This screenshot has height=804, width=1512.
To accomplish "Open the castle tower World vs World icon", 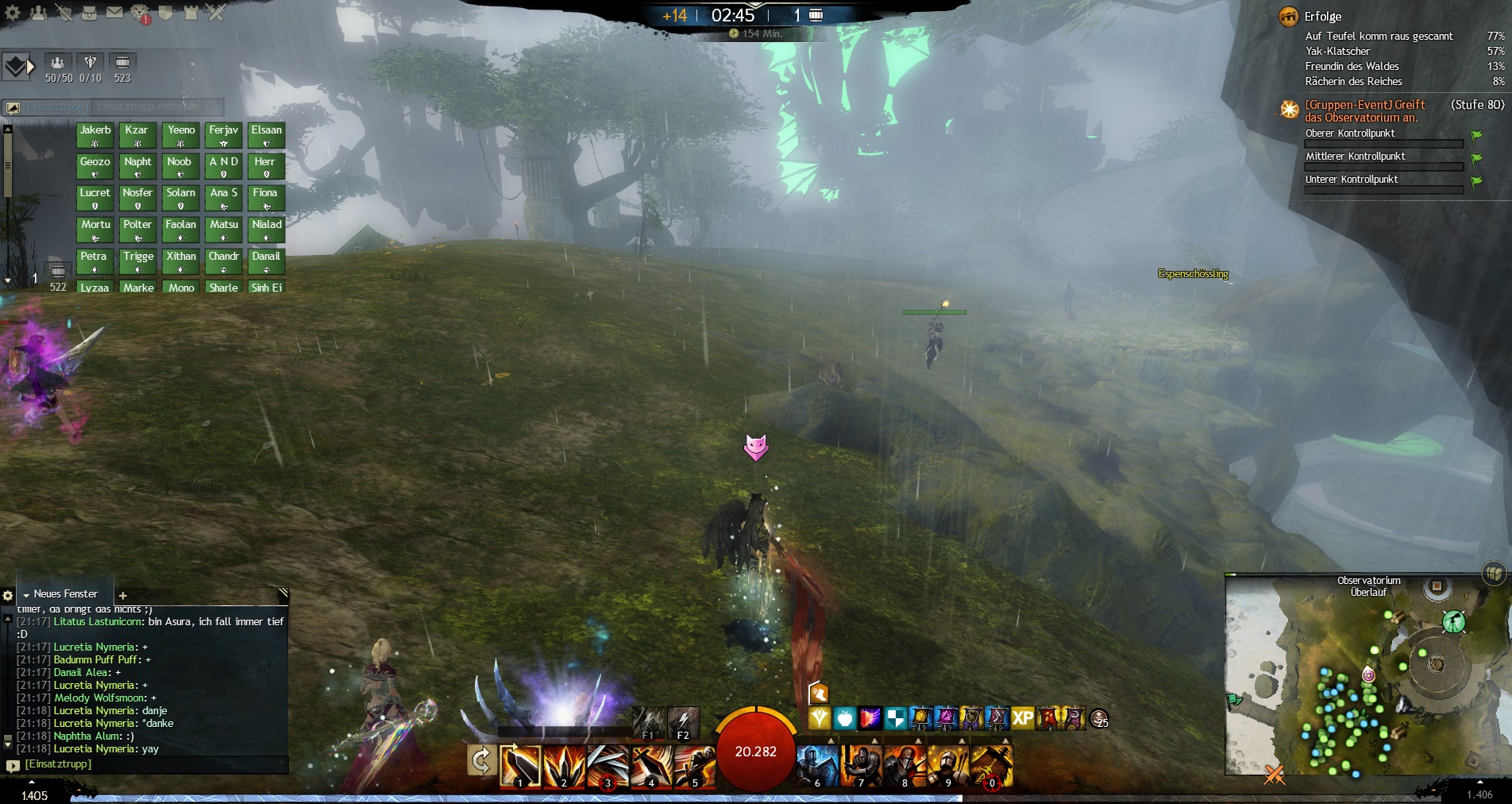I will [x=191, y=13].
